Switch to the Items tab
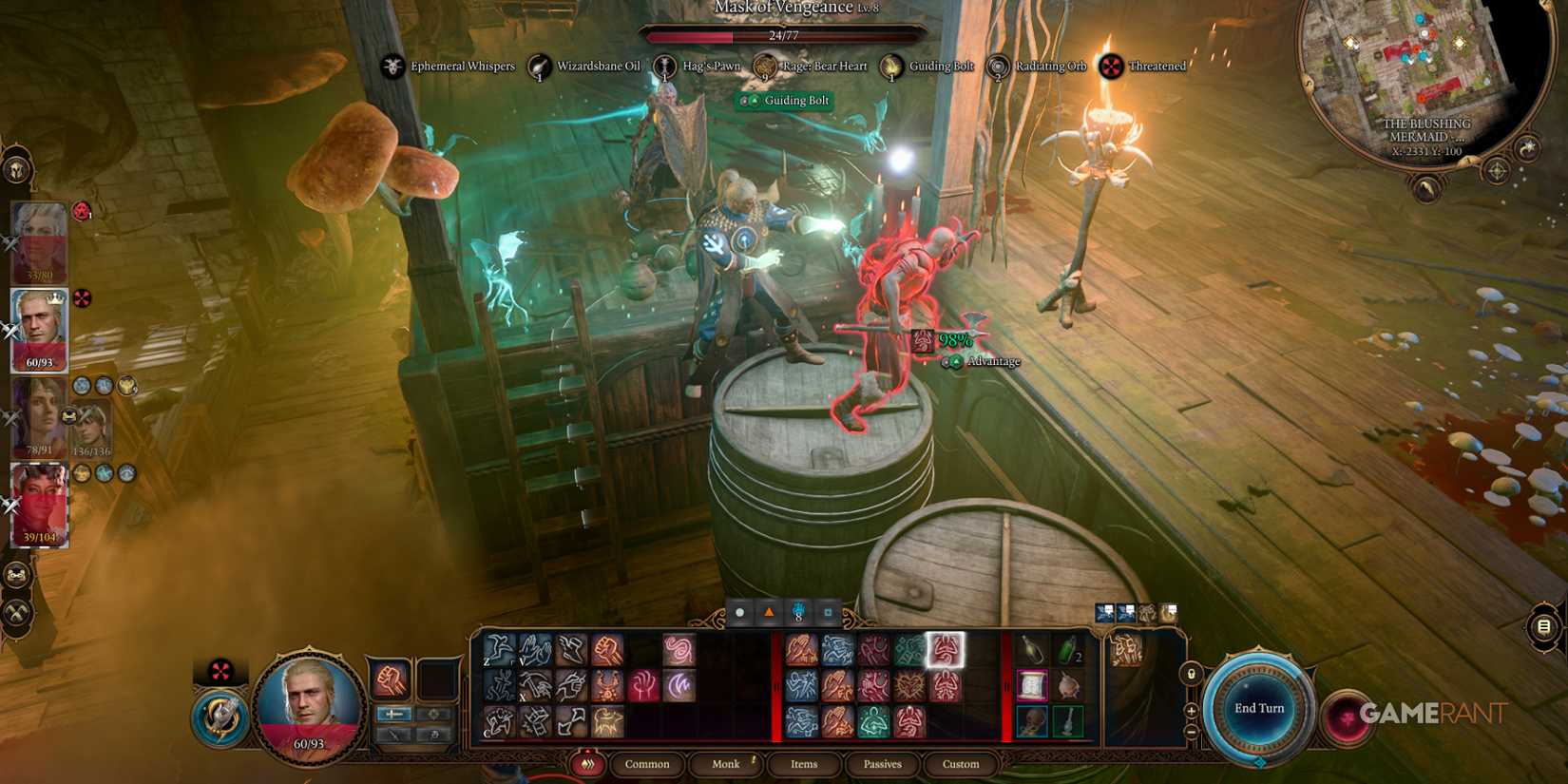Screen dimensions: 1568x784 point(803,763)
